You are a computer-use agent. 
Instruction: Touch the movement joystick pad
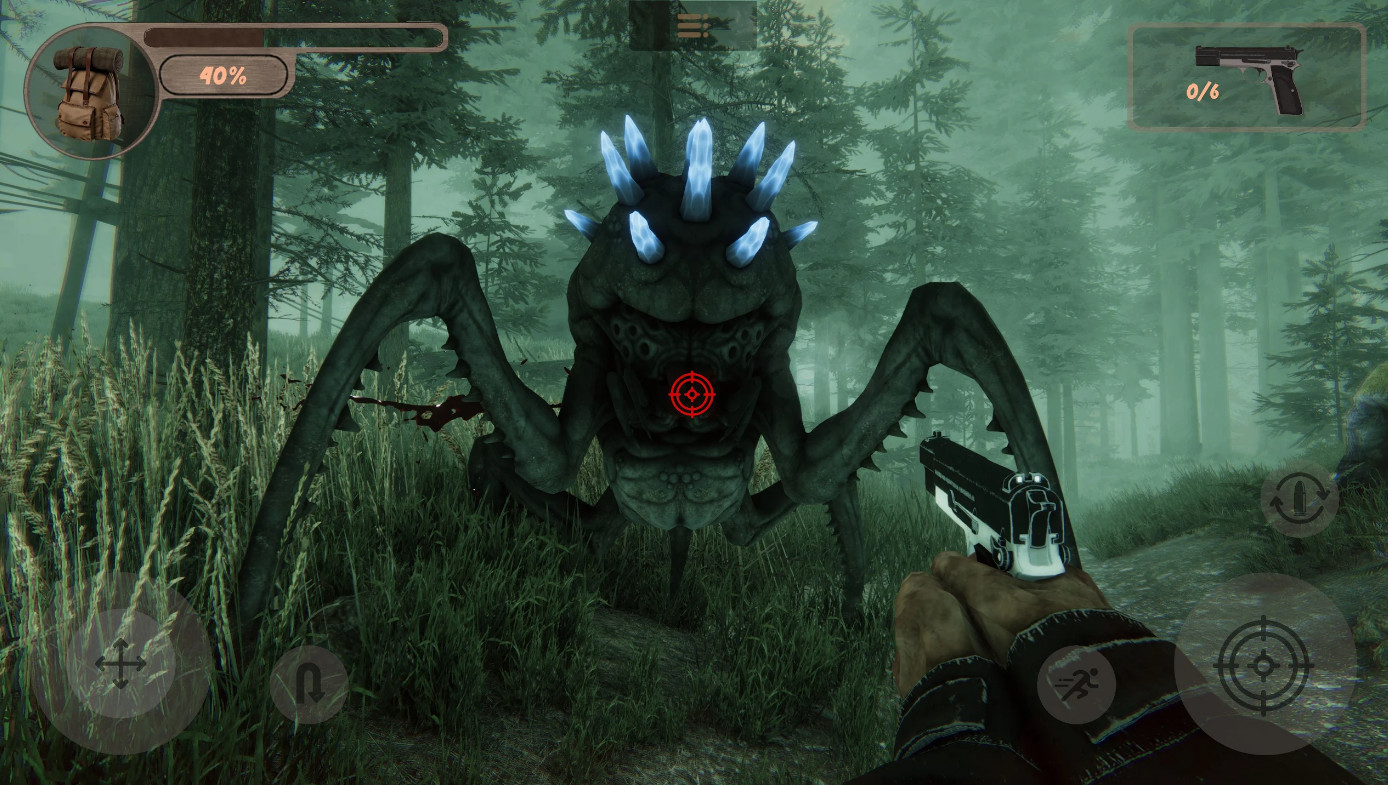tap(120, 663)
